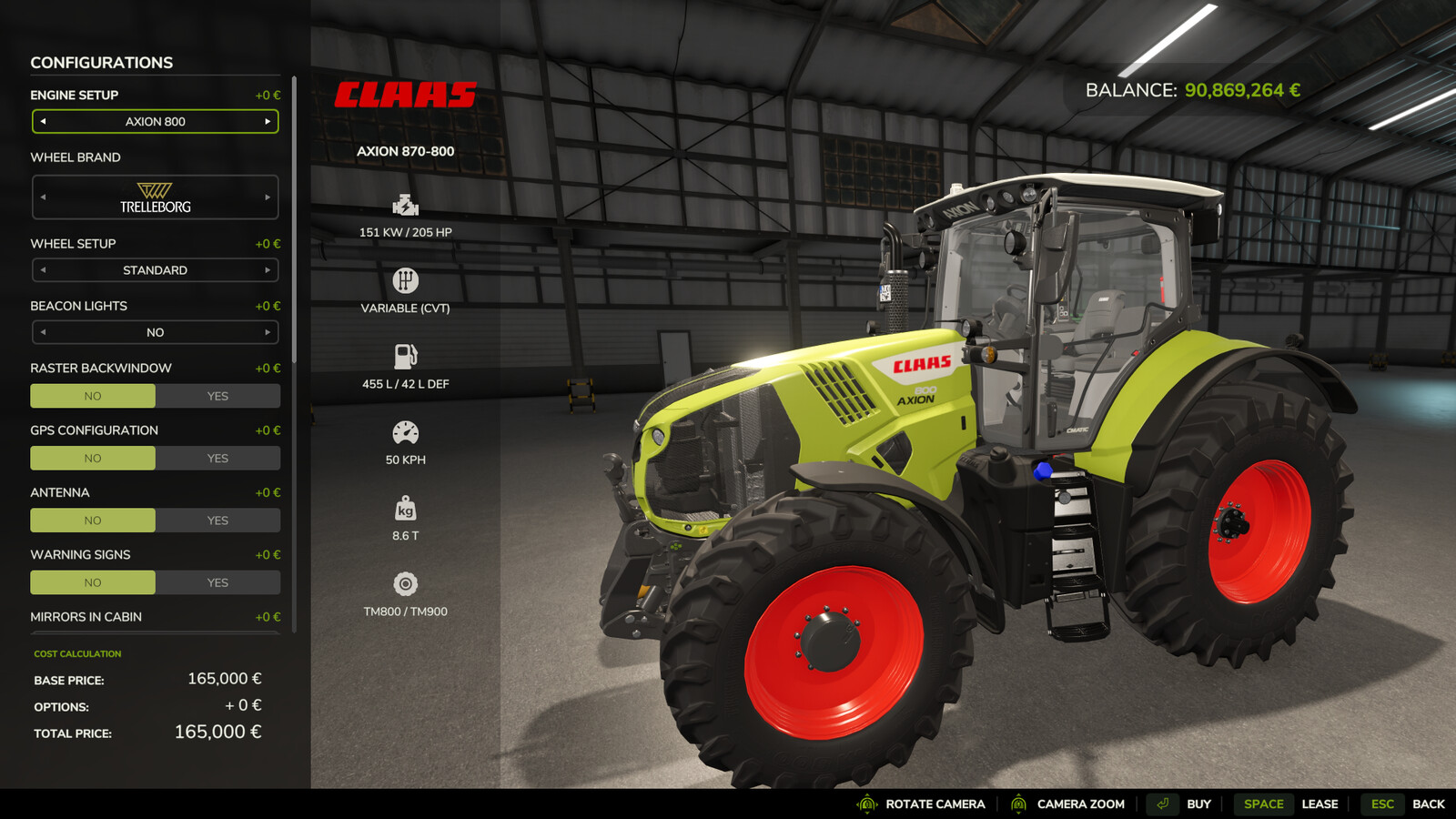Switch Wheel Brand using the left arrow
Viewport: 1456px width, 819px height.
pos(43,197)
